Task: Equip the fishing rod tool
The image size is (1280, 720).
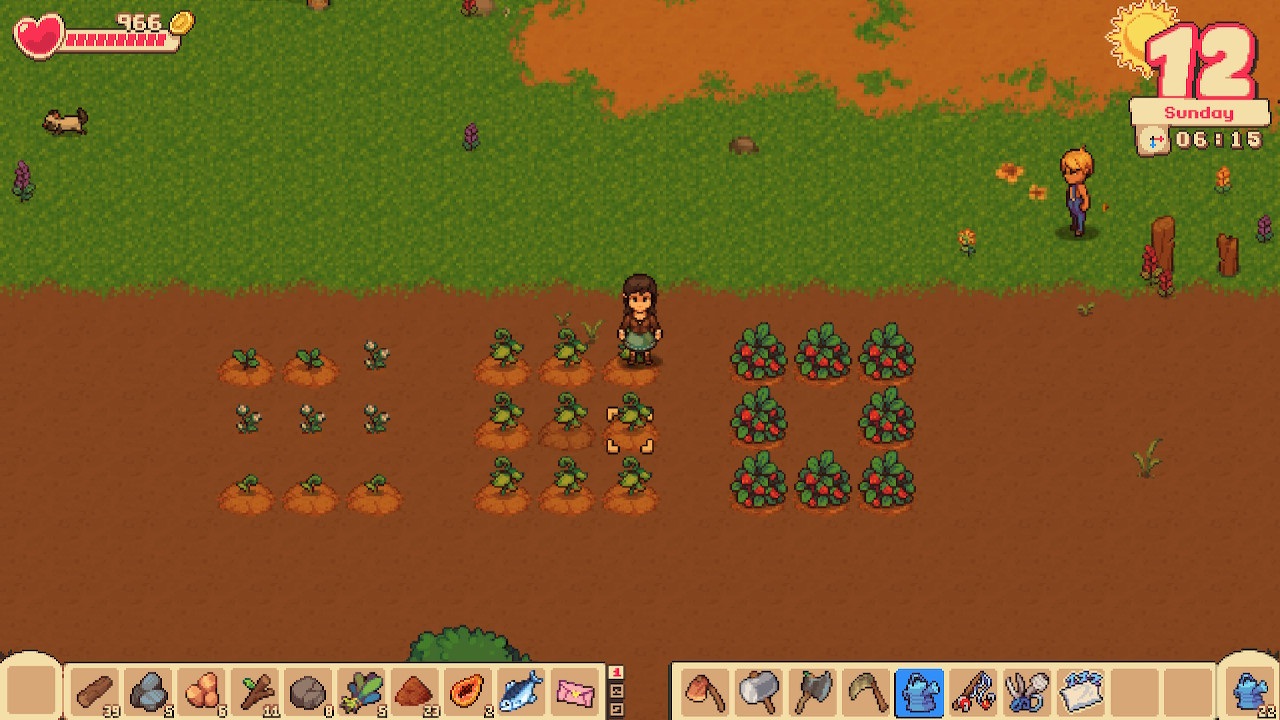Action: click(972, 691)
